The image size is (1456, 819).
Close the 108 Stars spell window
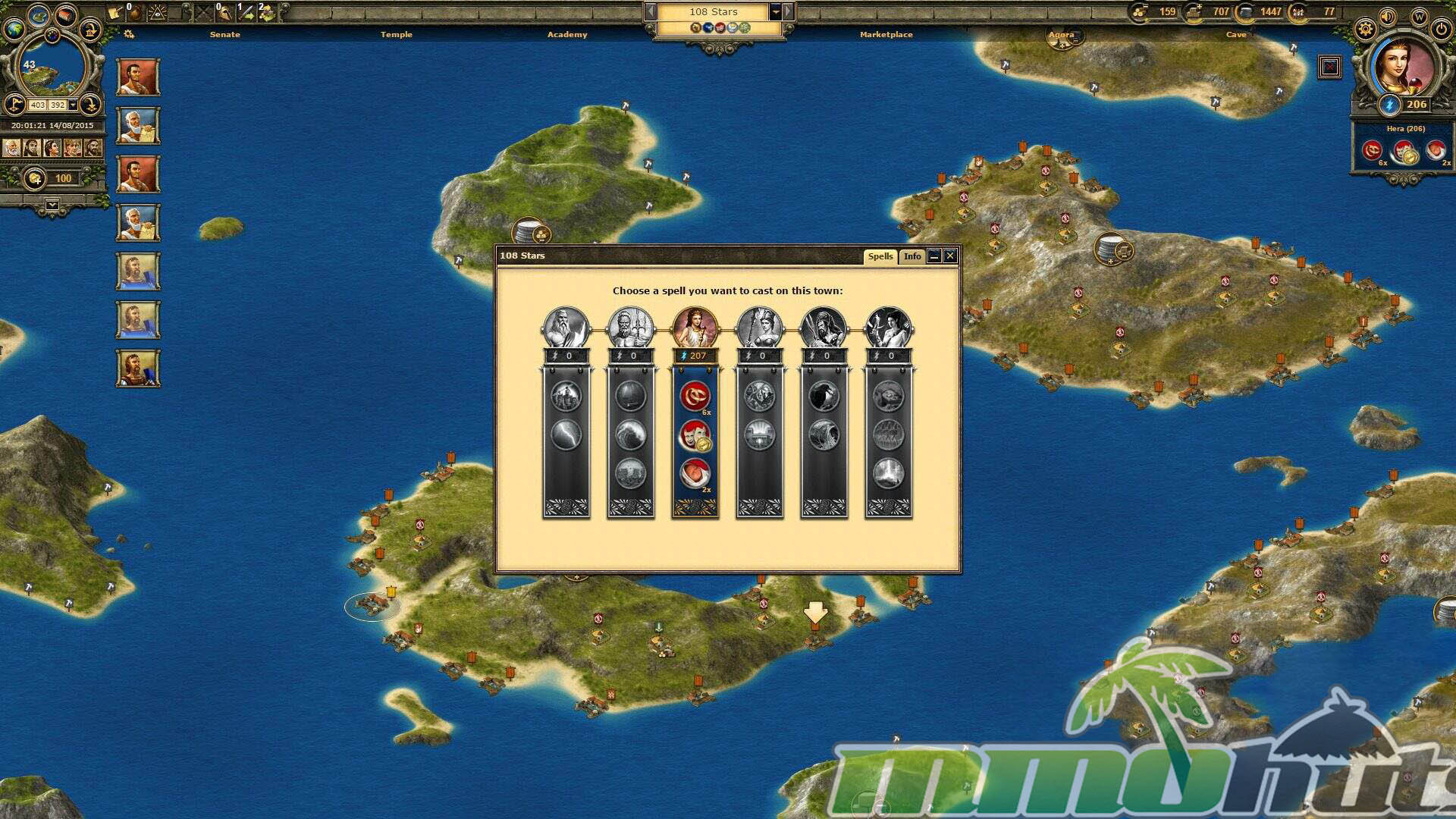[x=950, y=256]
